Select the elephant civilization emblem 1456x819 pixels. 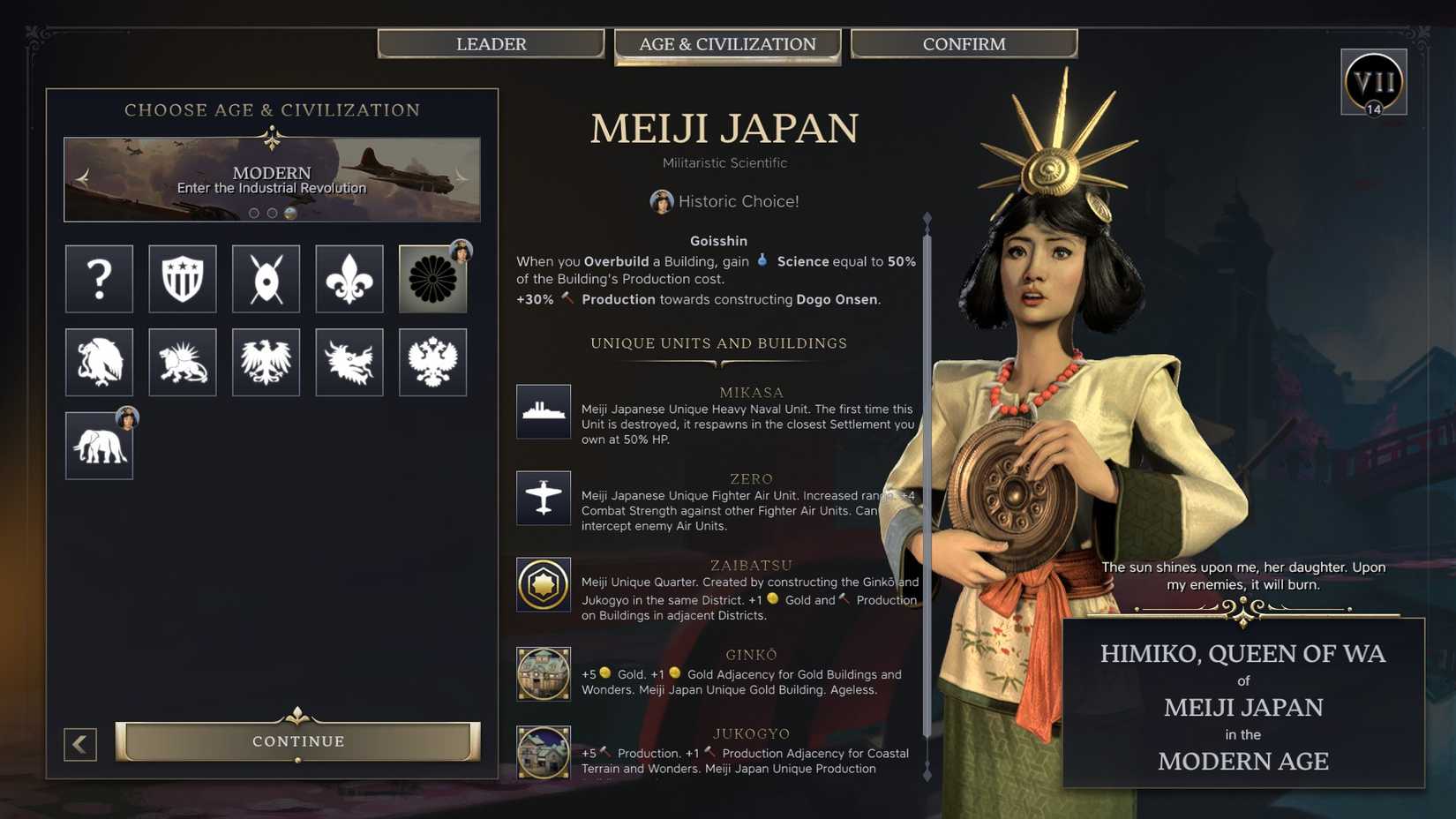coord(98,445)
